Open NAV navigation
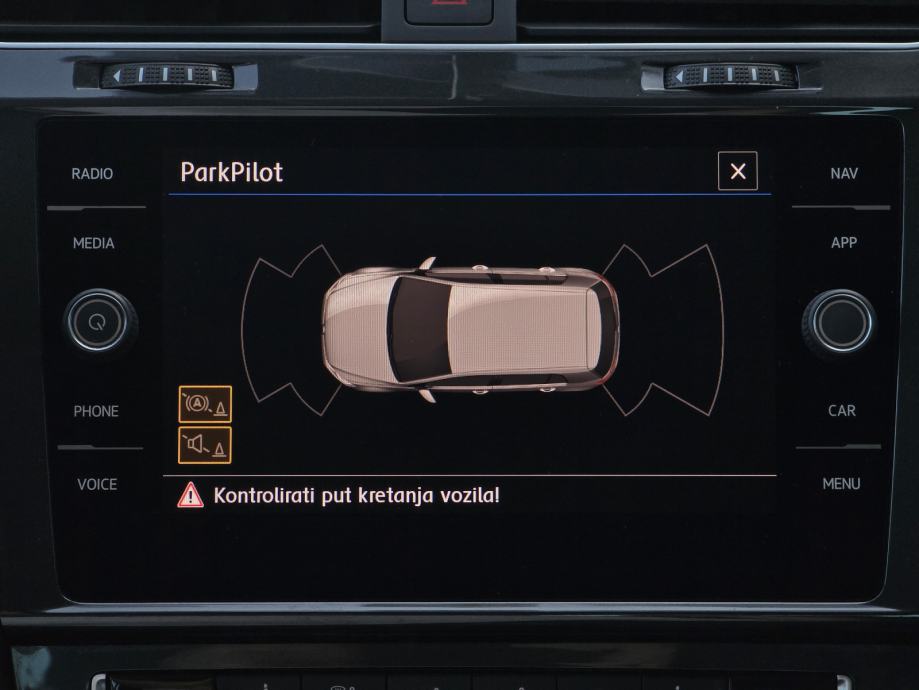This screenshot has width=919, height=690. pos(843,174)
